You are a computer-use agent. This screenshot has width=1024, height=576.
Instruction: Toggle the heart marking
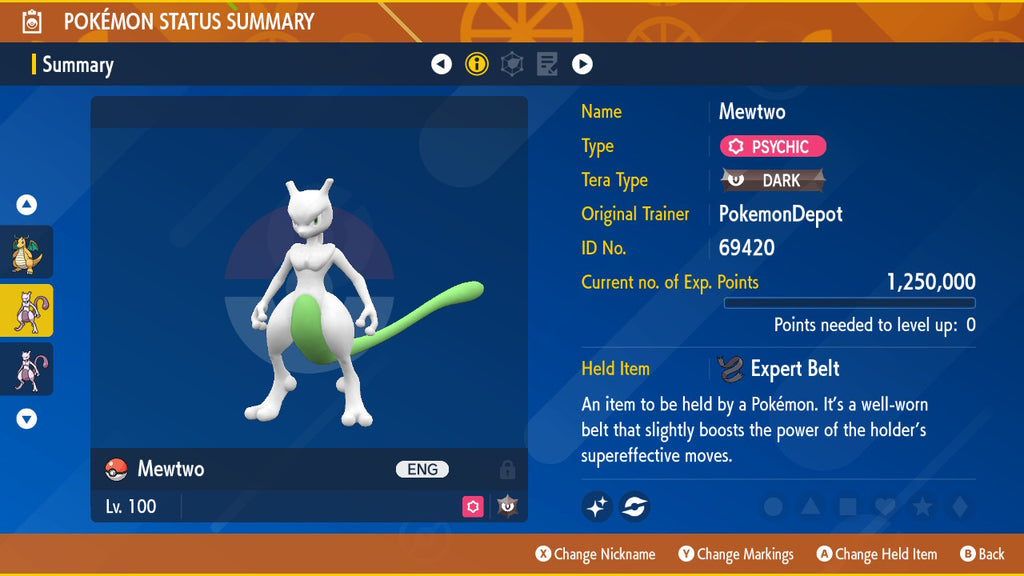884,507
